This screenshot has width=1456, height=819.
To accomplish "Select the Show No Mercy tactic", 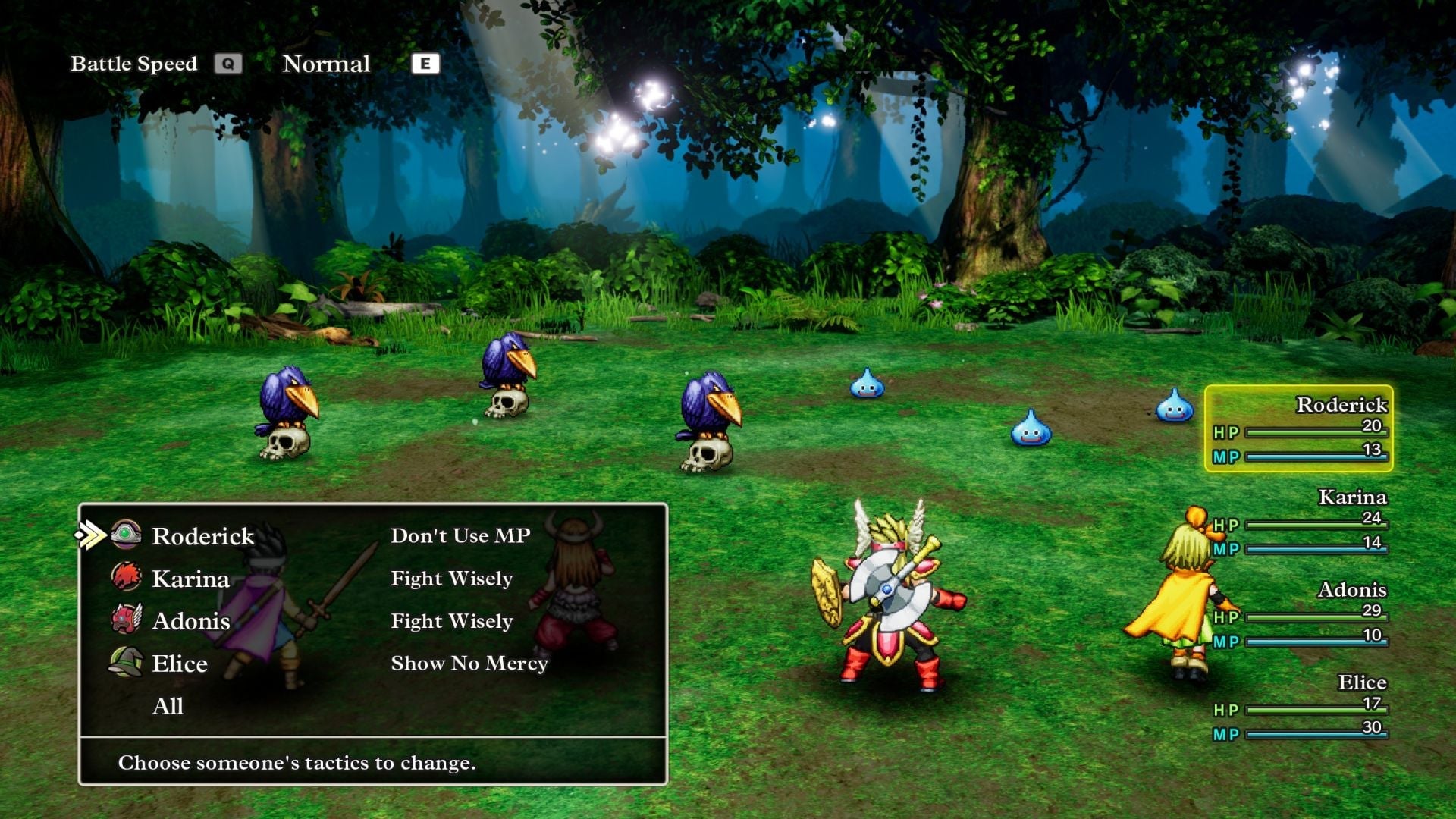I will [x=469, y=663].
